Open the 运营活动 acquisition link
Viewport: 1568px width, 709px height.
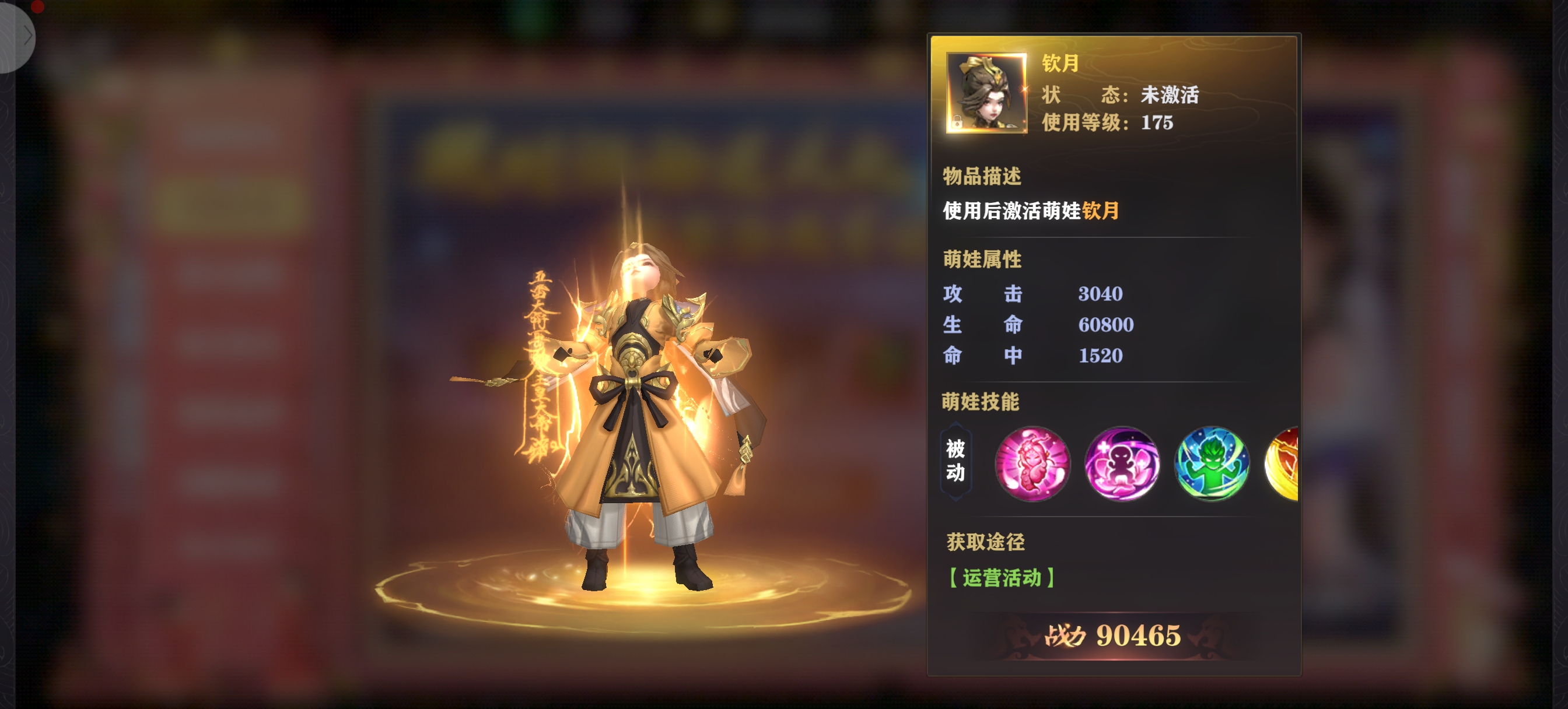click(x=1002, y=578)
